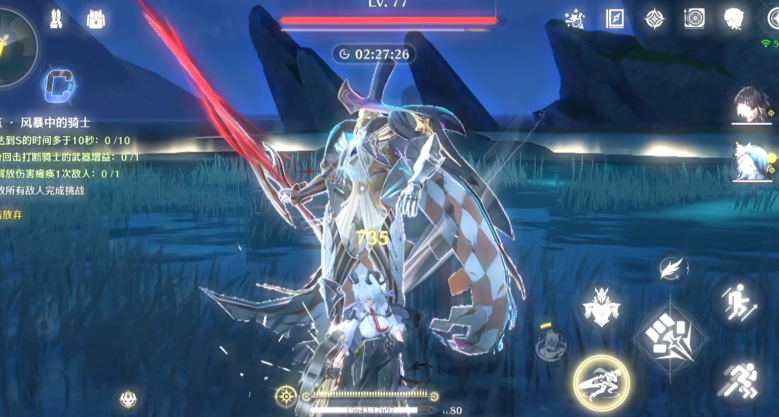779x417 pixels.
Task: Open the compass guidebook icon
Action: pos(614,18)
